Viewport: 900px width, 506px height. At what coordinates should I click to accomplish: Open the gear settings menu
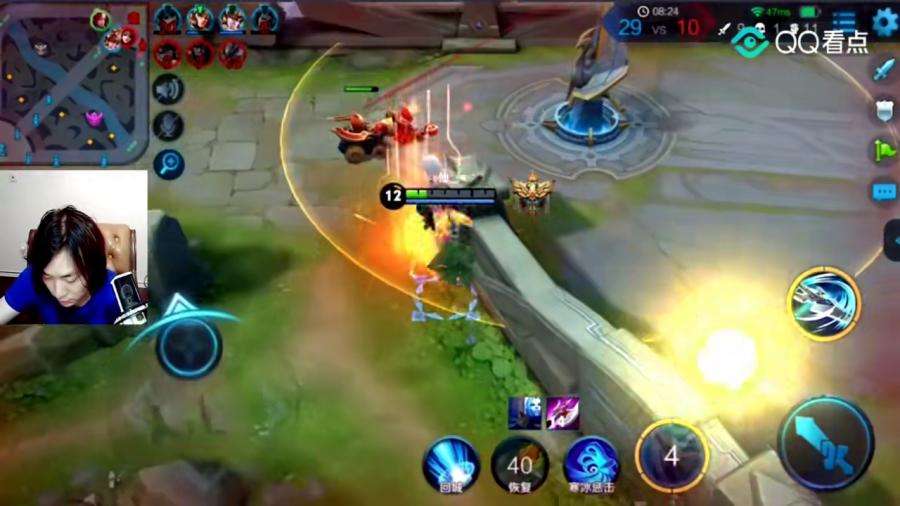(x=884, y=22)
